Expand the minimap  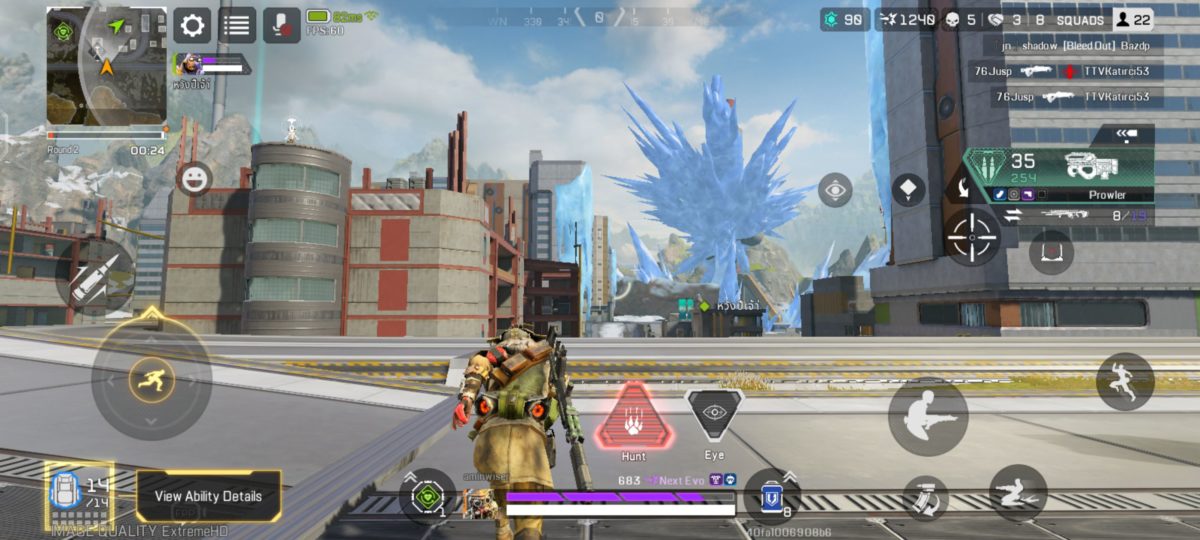coord(107,66)
